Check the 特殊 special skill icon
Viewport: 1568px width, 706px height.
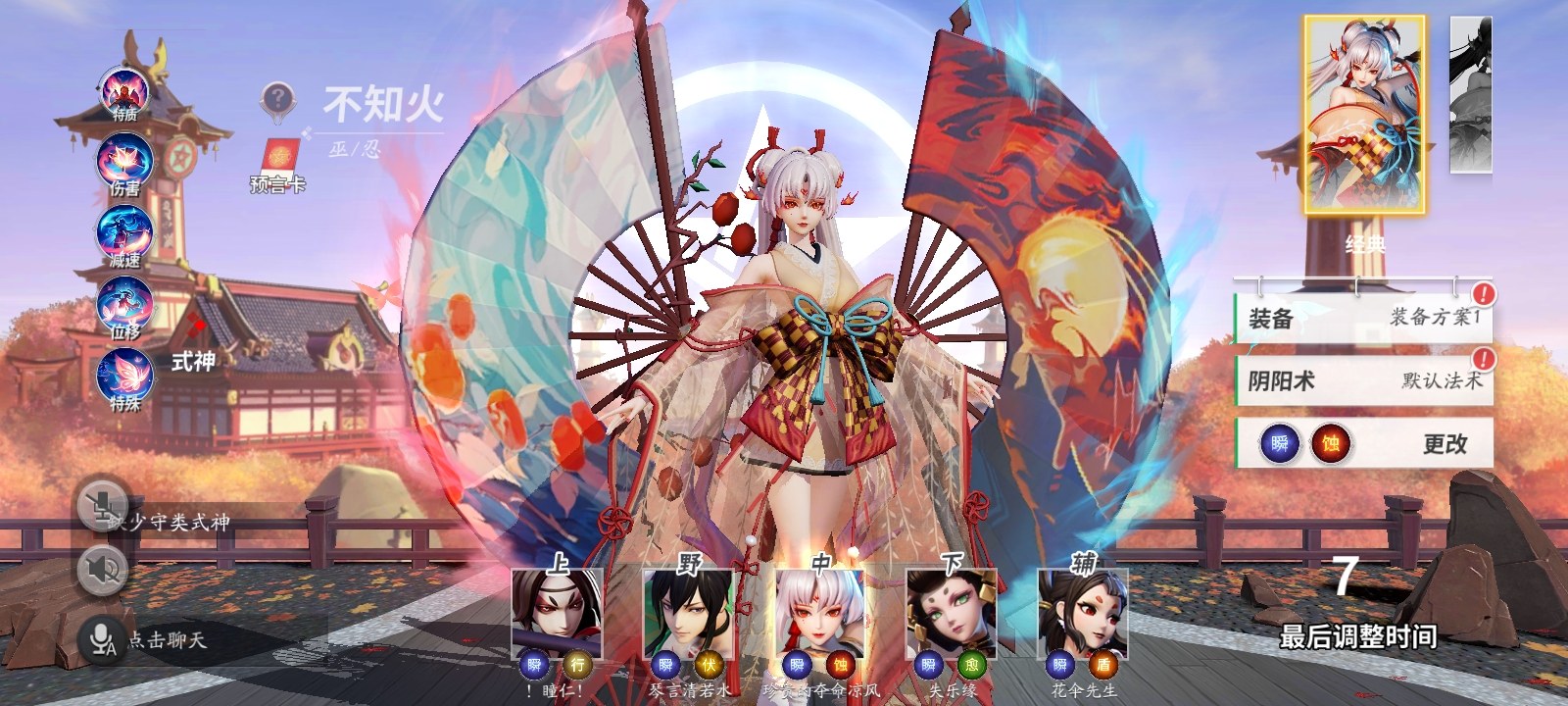(124, 378)
